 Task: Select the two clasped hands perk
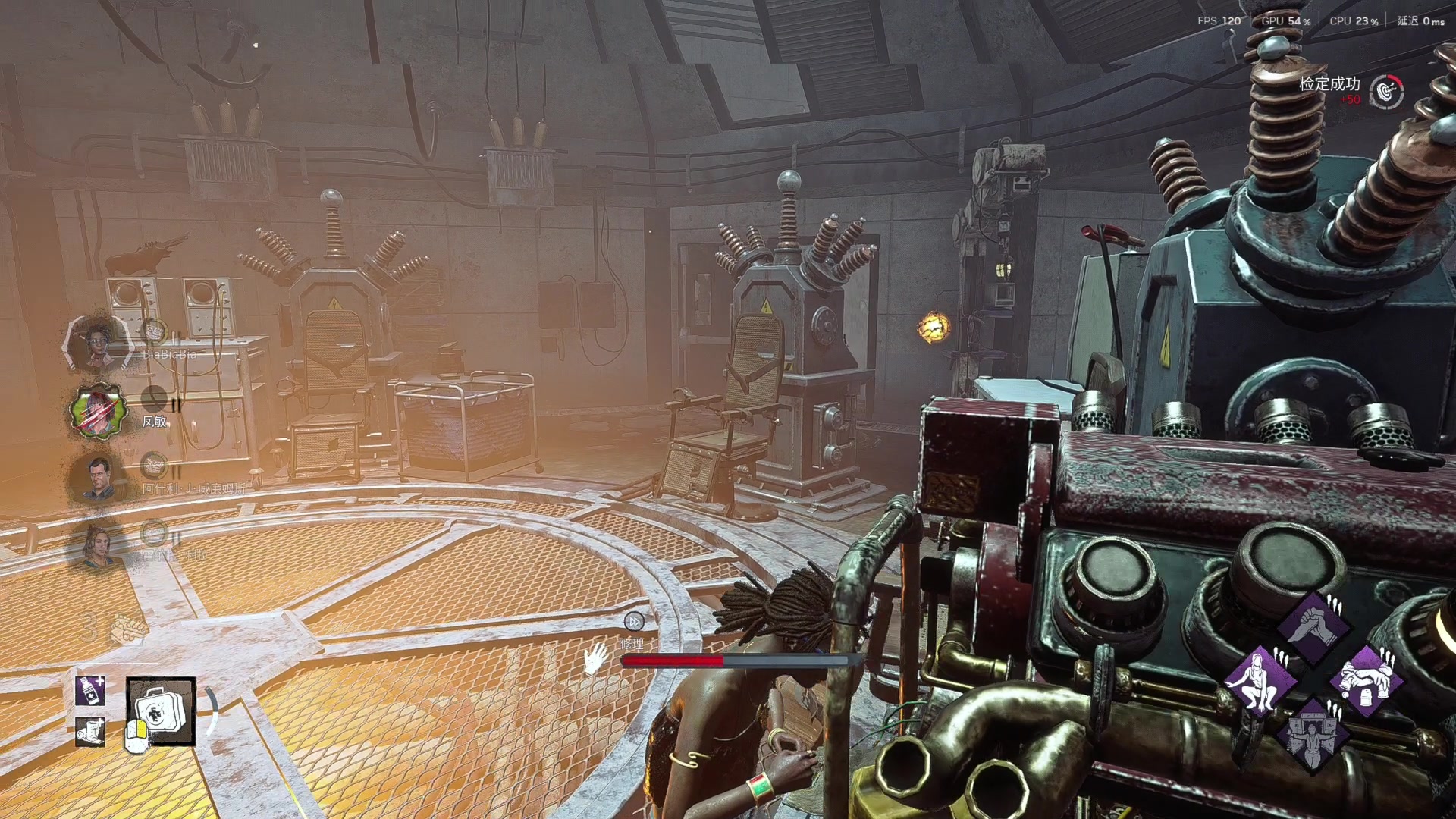tap(1313, 627)
